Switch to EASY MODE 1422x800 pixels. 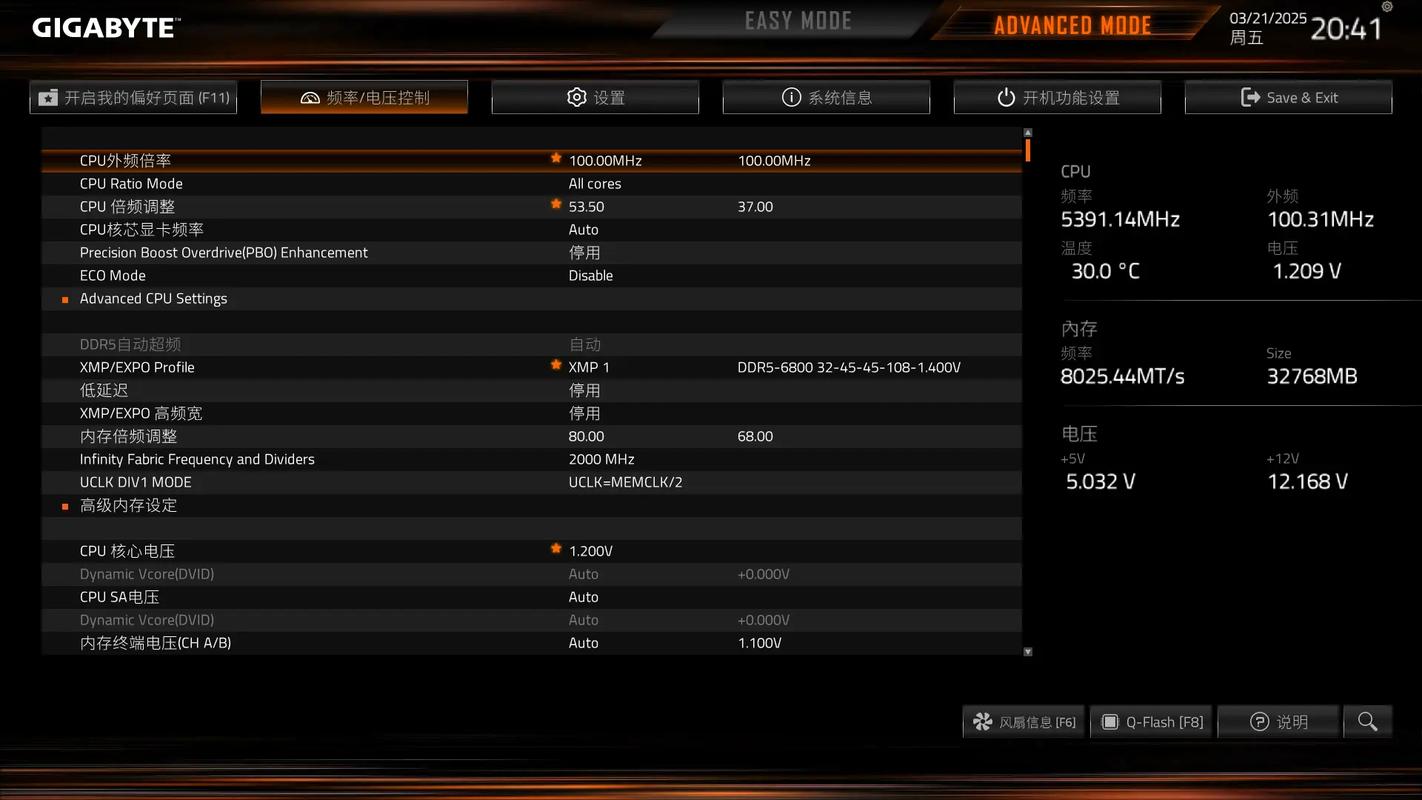point(797,21)
